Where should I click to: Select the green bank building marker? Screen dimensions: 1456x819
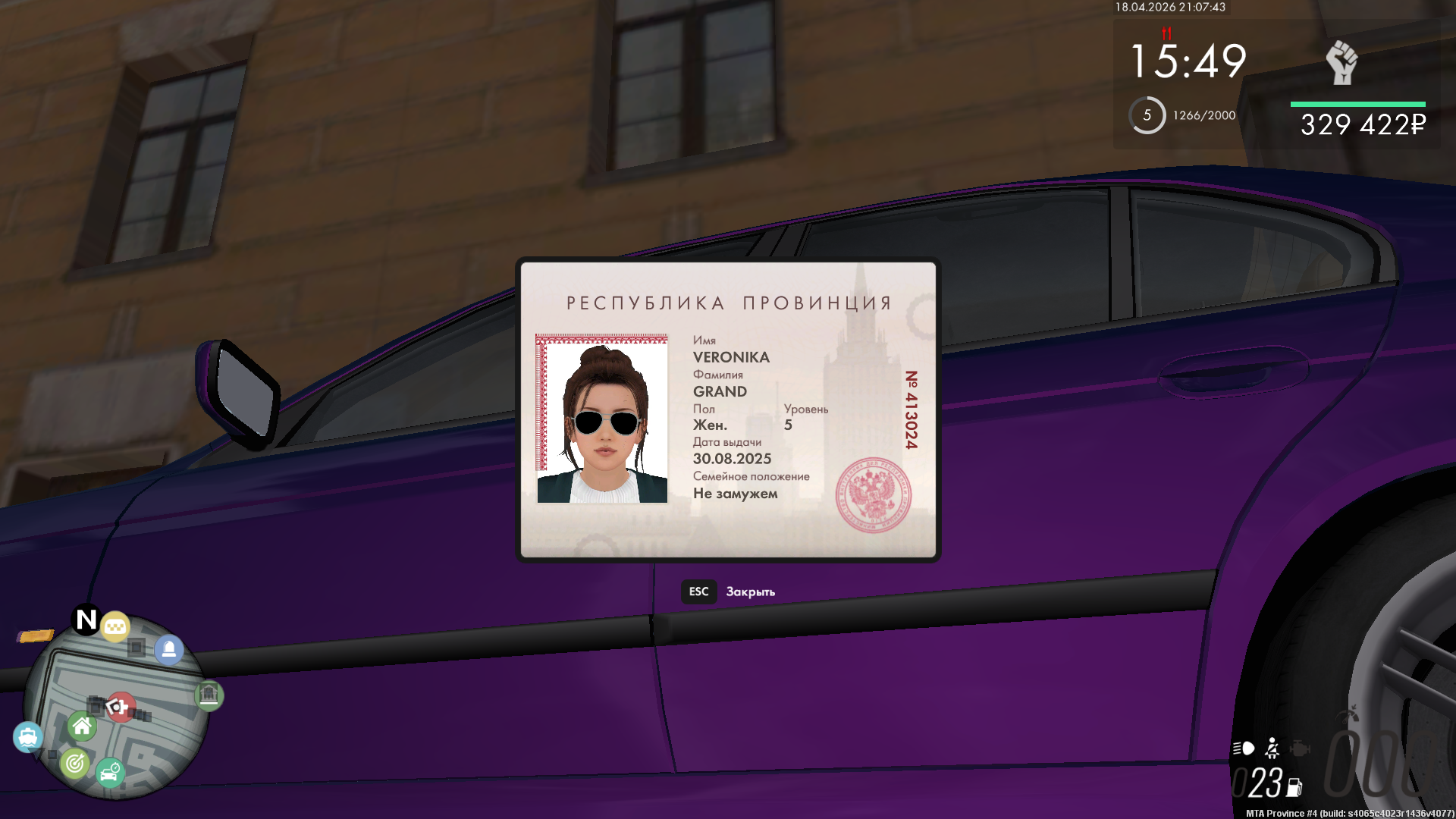[209, 695]
